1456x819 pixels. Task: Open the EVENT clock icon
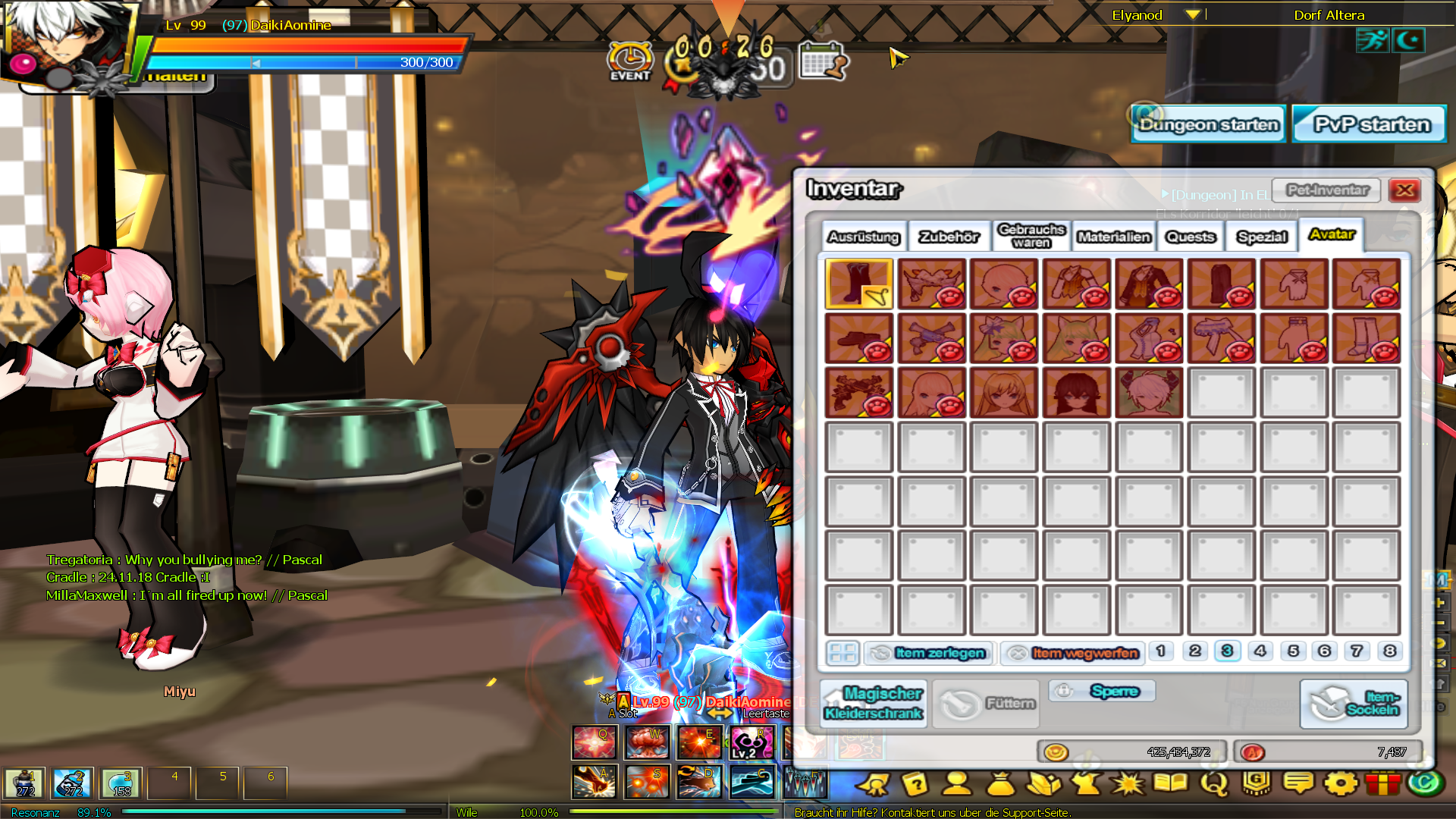[629, 61]
